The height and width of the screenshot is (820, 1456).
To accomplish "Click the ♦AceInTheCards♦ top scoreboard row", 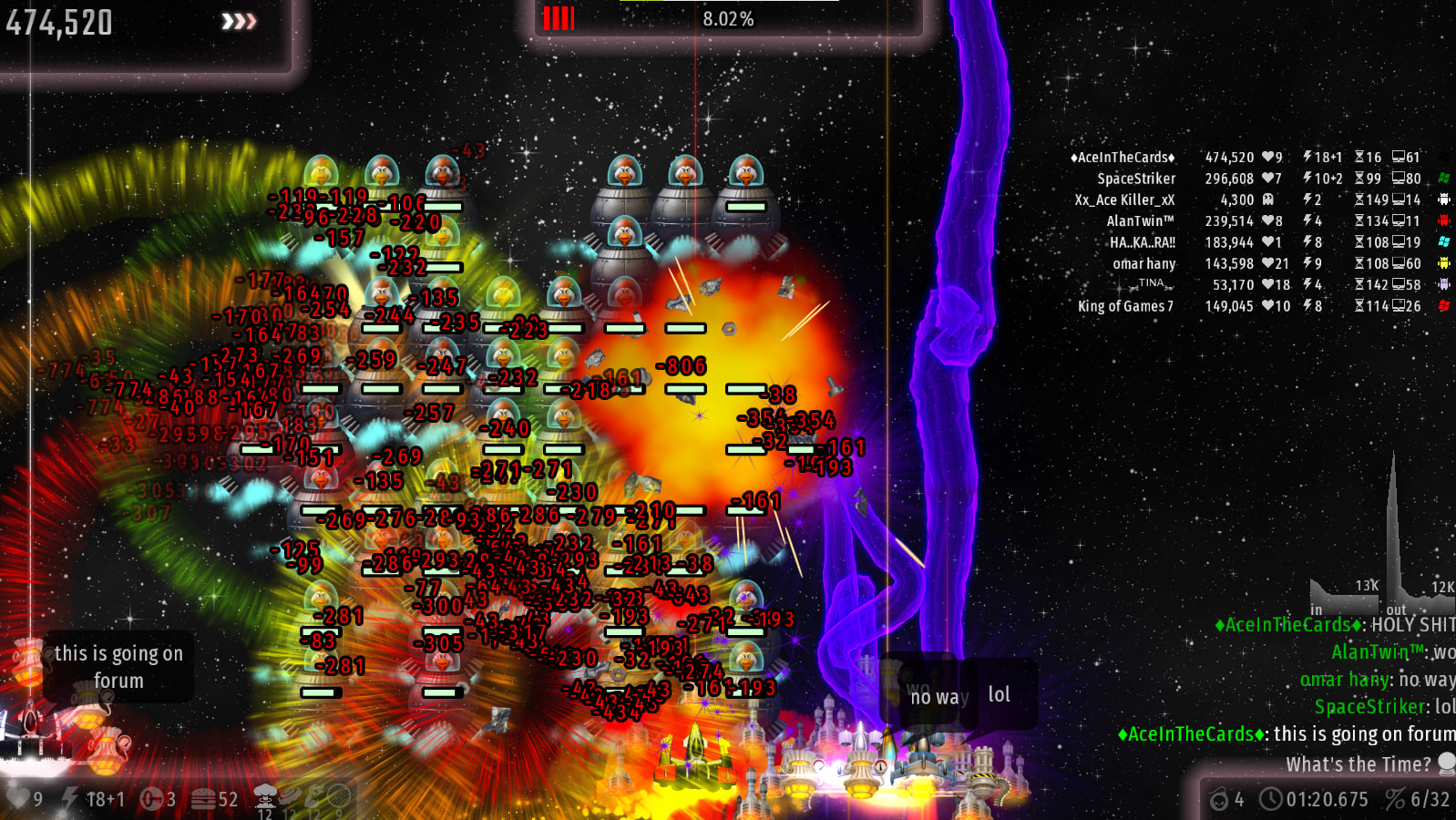I will tap(1123, 158).
